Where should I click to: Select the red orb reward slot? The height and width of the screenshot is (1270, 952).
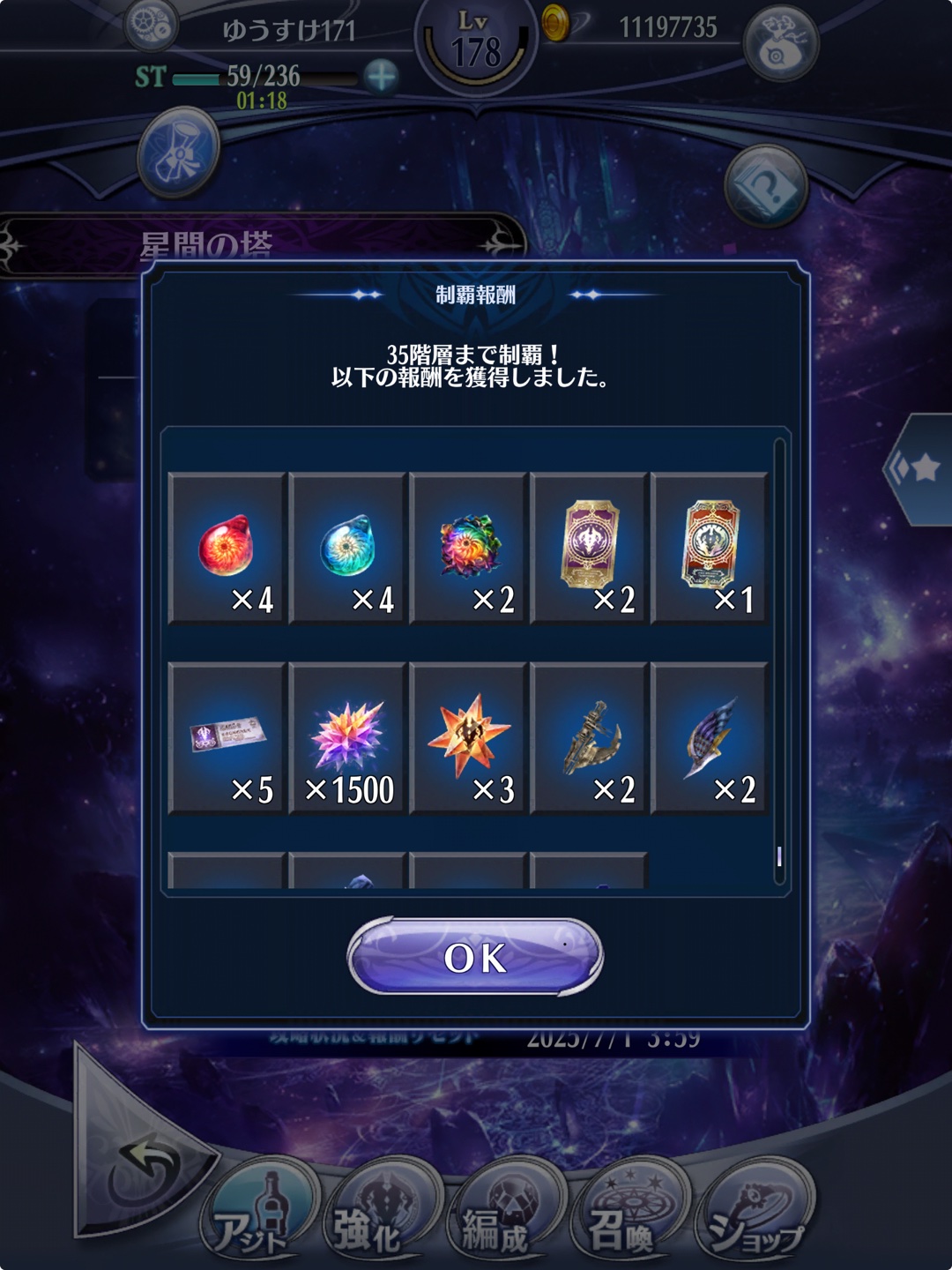227,549
